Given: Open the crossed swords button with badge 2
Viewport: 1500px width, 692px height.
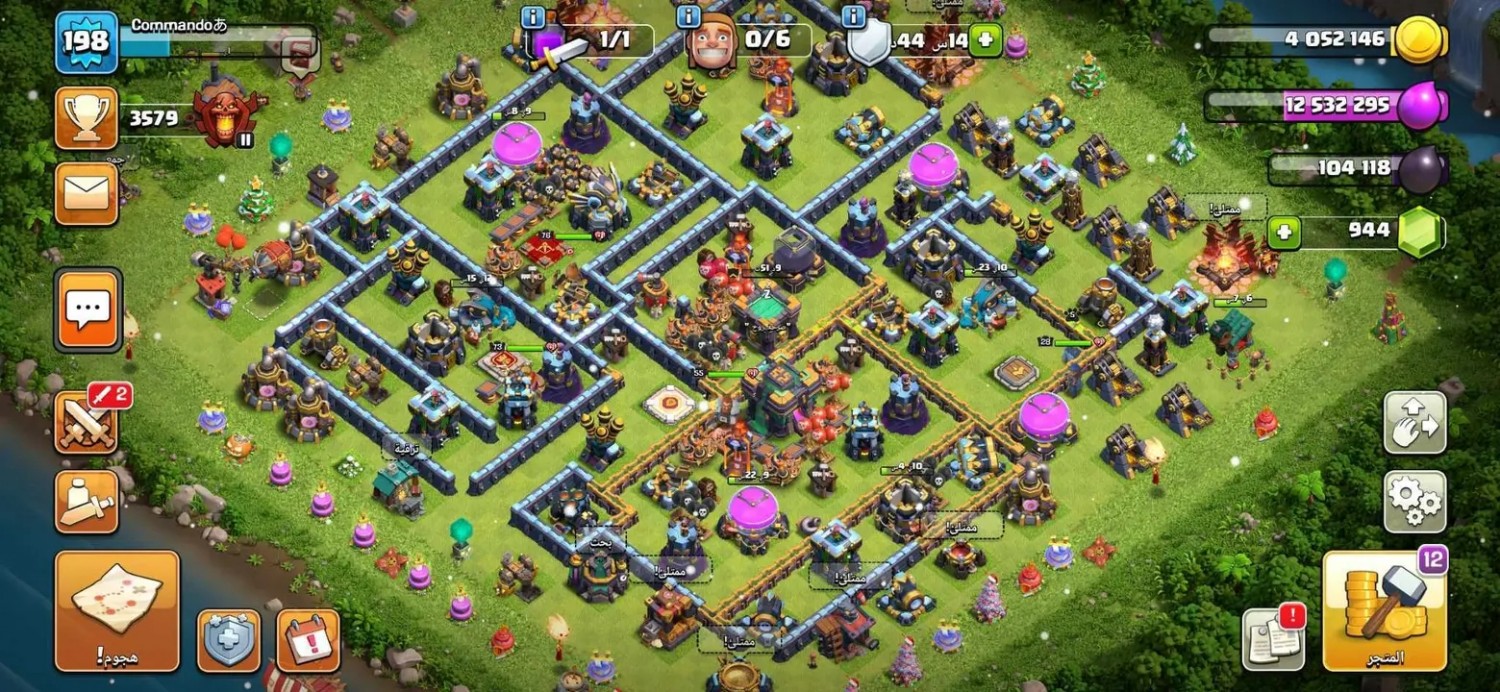Looking at the screenshot, I should (x=88, y=421).
